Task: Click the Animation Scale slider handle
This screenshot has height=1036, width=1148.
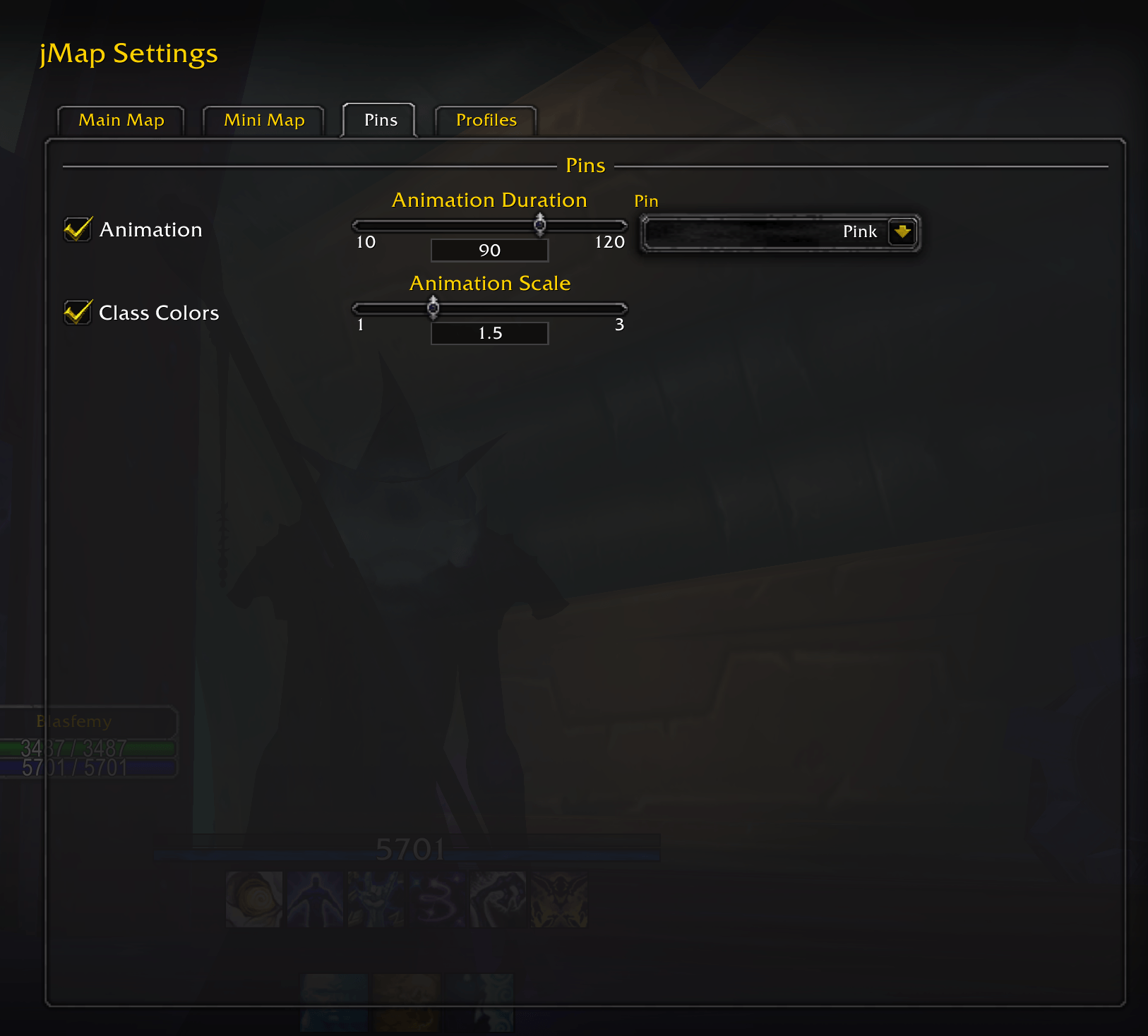Action: click(433, 308)
